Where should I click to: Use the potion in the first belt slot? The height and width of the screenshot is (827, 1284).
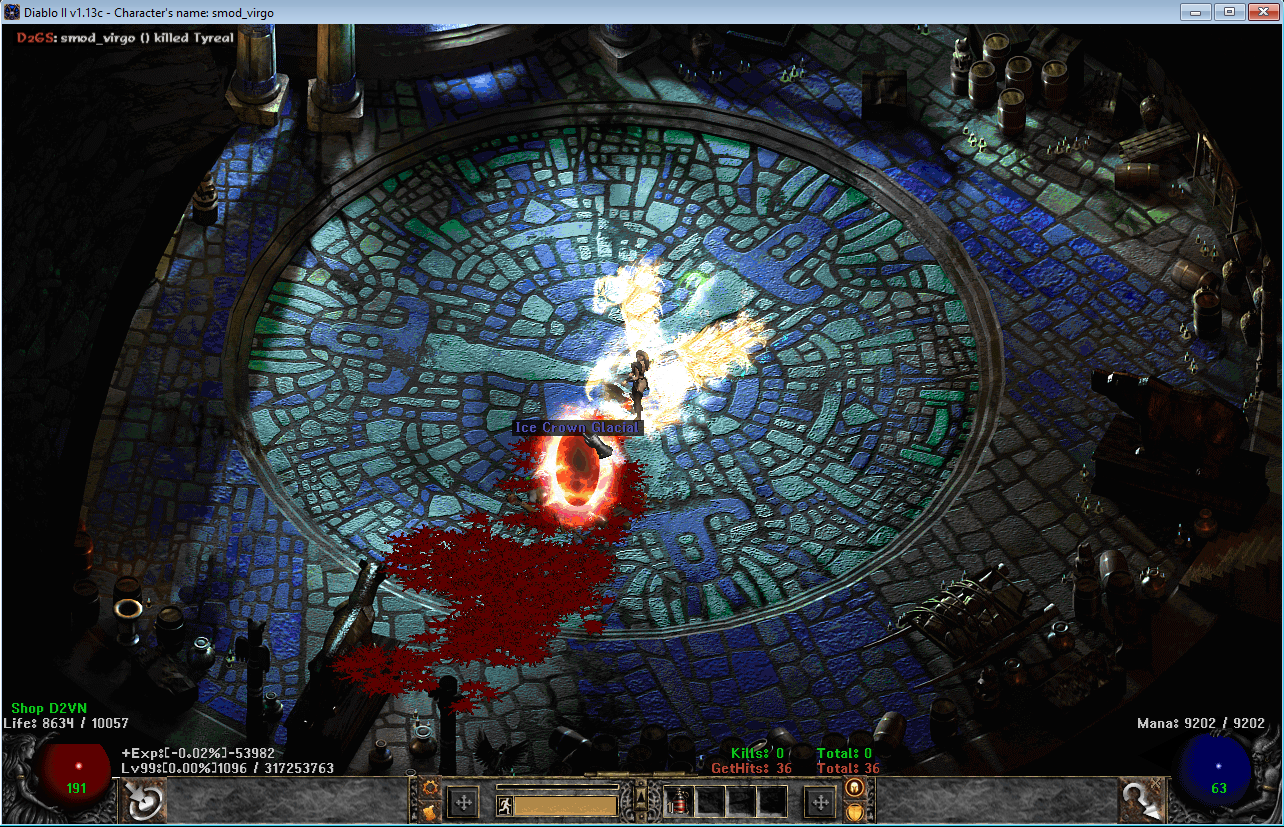[x=678, y=801]
